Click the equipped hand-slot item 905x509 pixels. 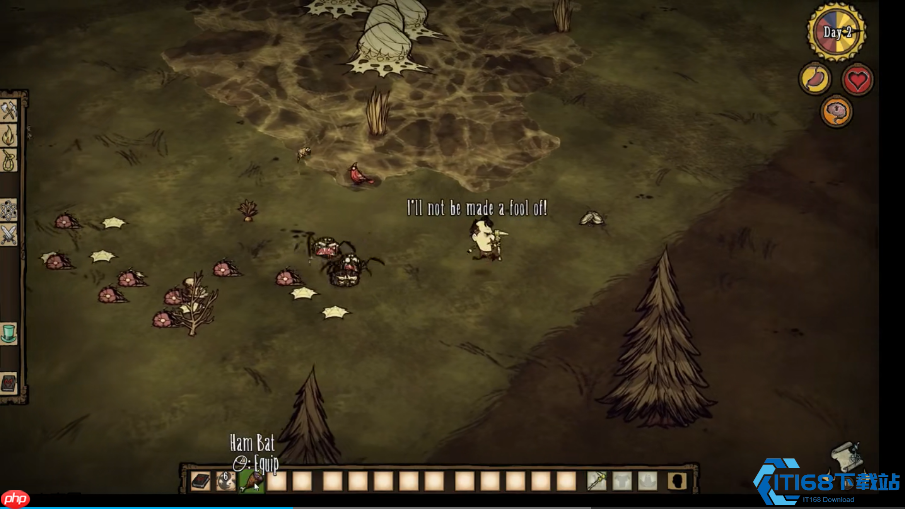pyautogui.click(x=597, y=481)
